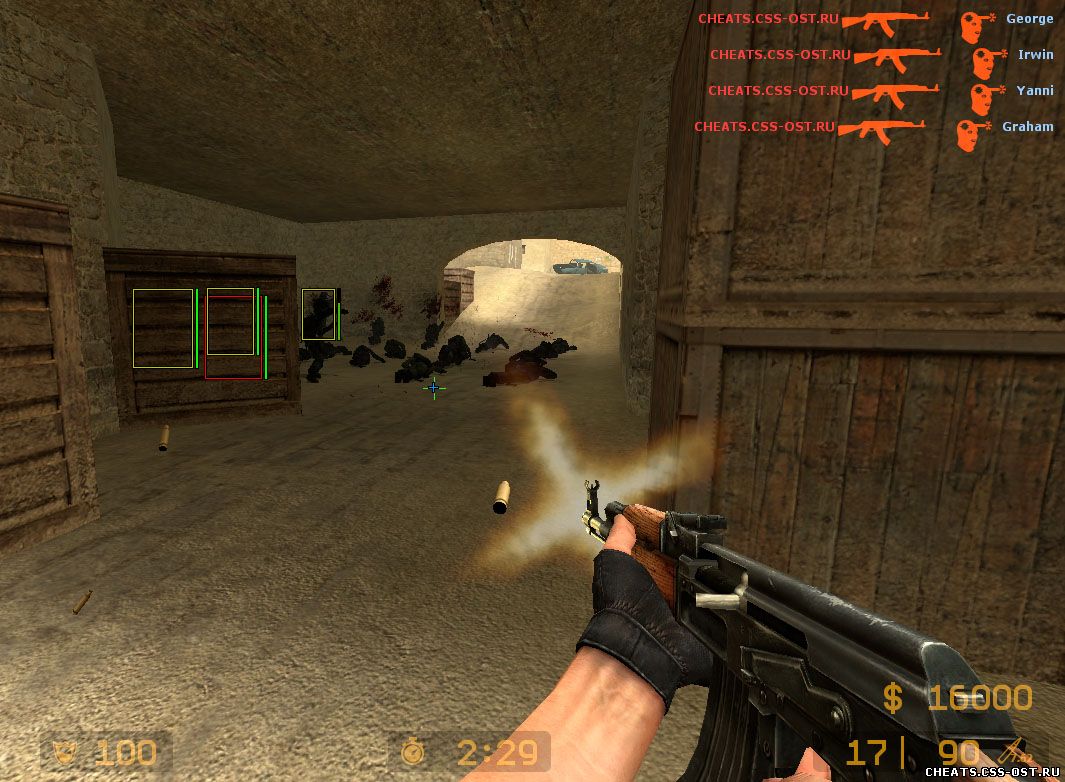Select George's kill feed entry

point(875,19)
